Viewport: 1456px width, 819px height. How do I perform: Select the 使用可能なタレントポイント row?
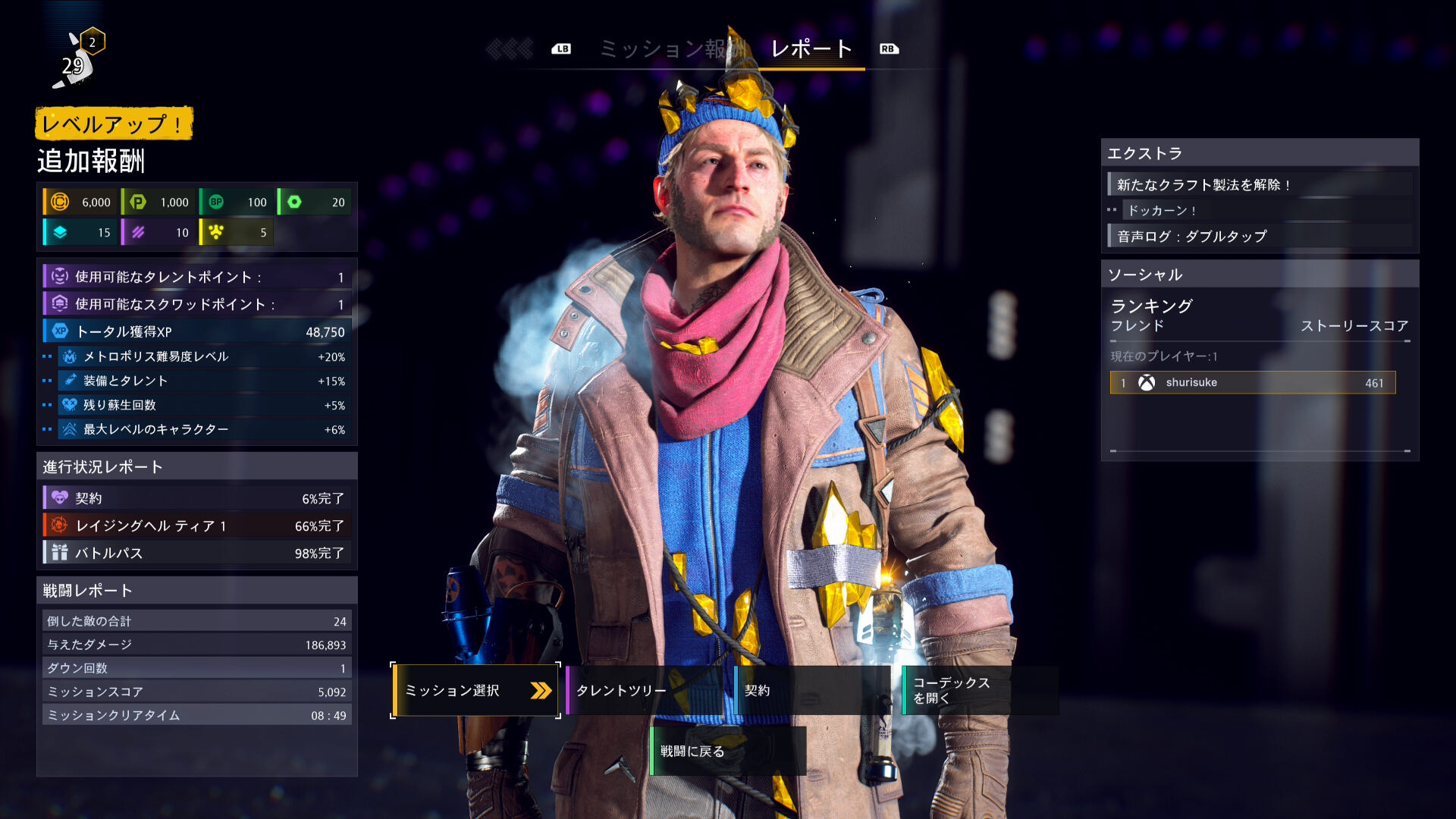point(197,278)
